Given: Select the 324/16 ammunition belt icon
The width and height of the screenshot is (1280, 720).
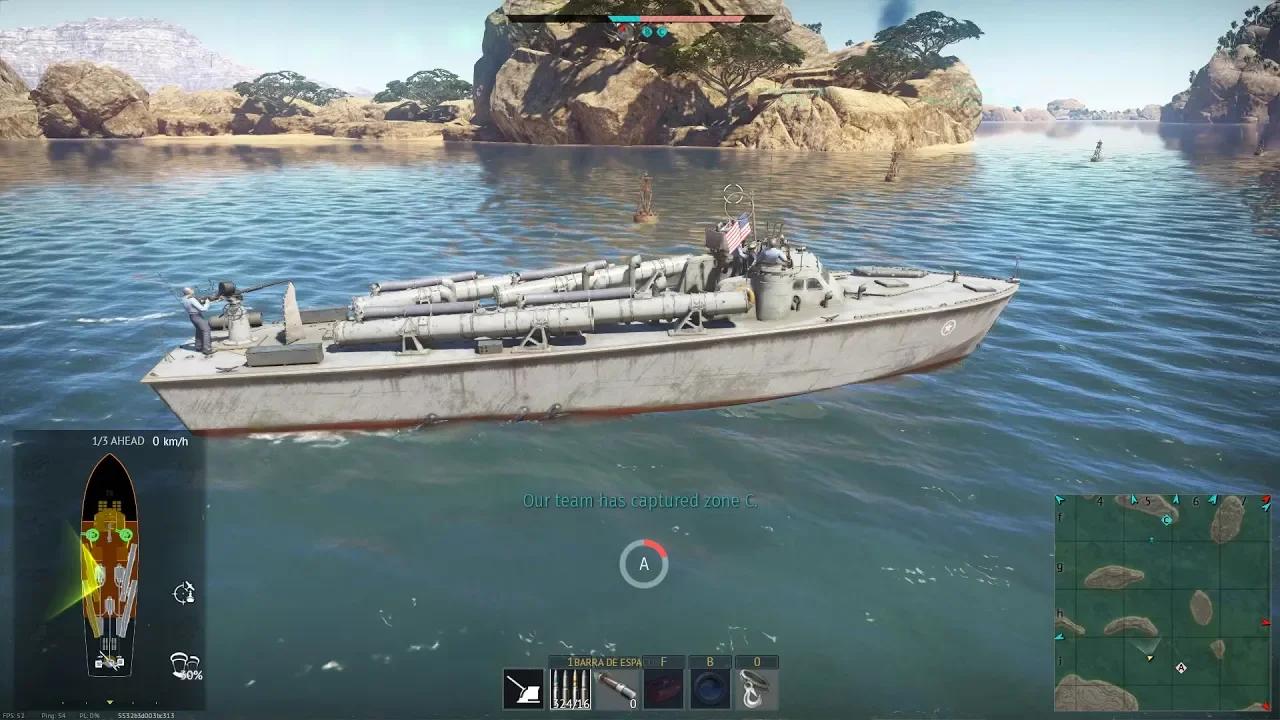Looking at the screenshot, I should [570, 688].
